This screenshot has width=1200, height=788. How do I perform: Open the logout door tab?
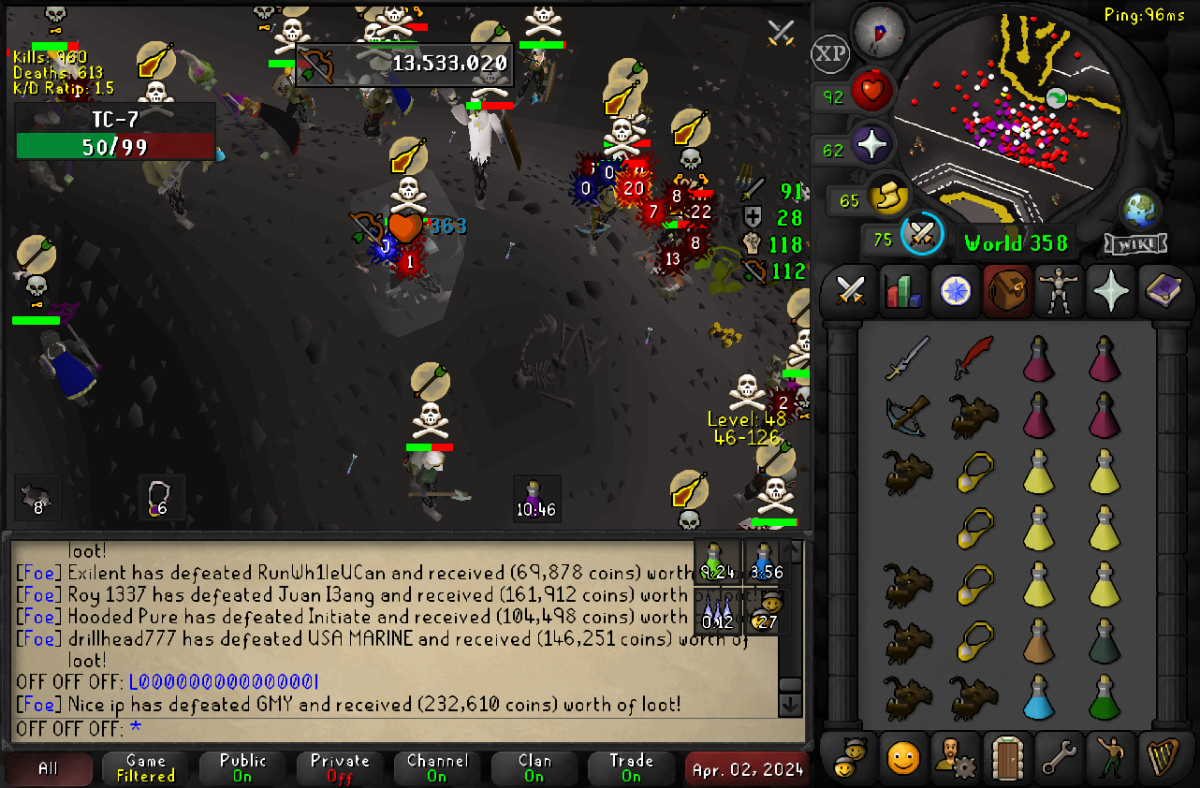tap(1005, 759)
